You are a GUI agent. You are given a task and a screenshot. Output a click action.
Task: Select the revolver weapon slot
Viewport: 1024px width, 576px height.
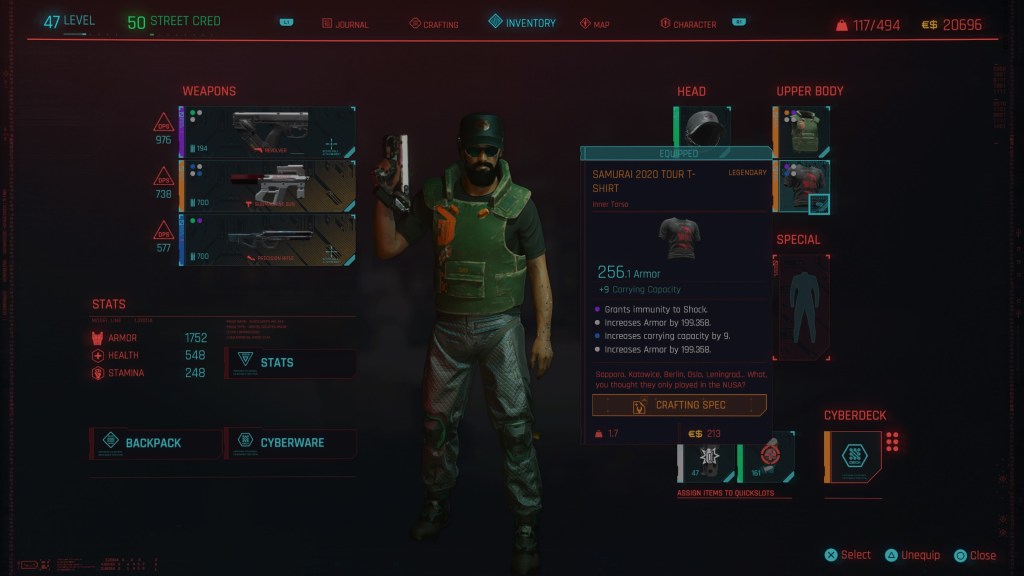(x=268, y=133)
